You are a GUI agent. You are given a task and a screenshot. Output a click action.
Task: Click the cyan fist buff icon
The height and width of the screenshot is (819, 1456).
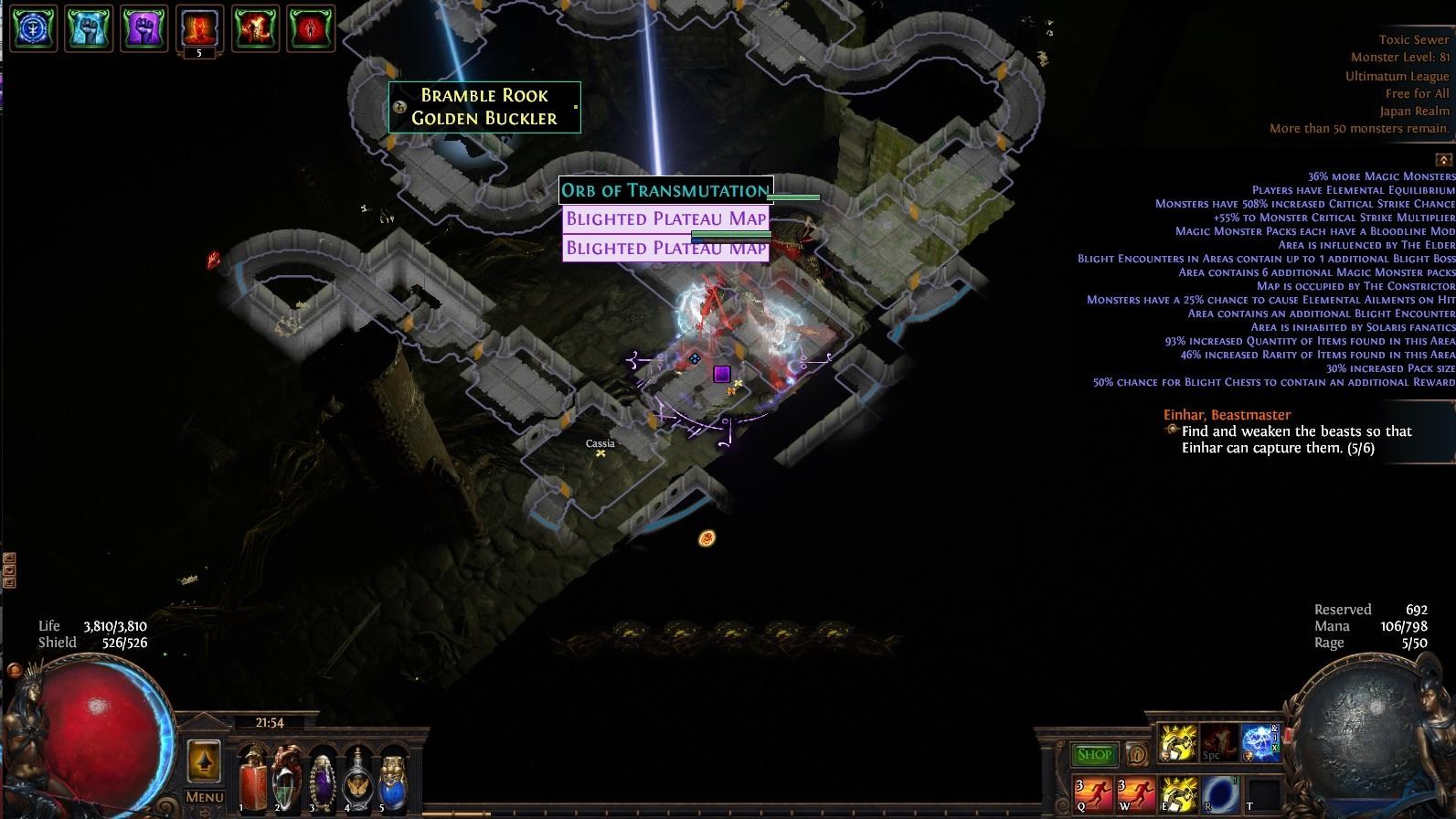[89, 28]
